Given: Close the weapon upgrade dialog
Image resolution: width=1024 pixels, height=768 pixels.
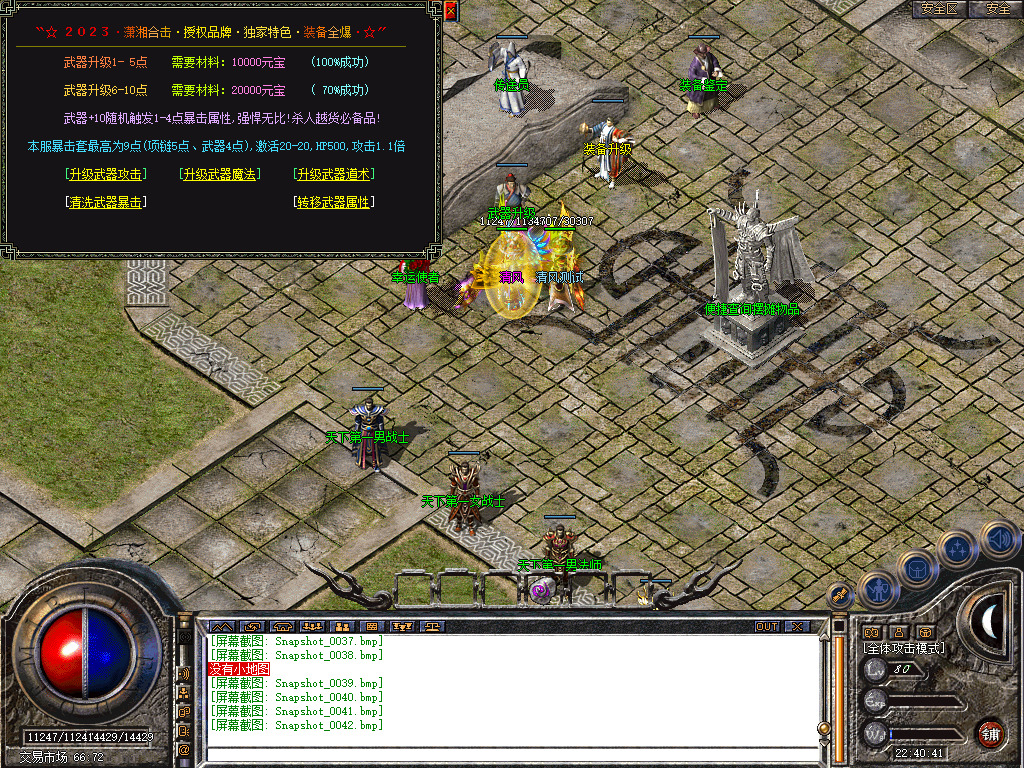Looking at the screenshot, I should (x=450, y=12).
